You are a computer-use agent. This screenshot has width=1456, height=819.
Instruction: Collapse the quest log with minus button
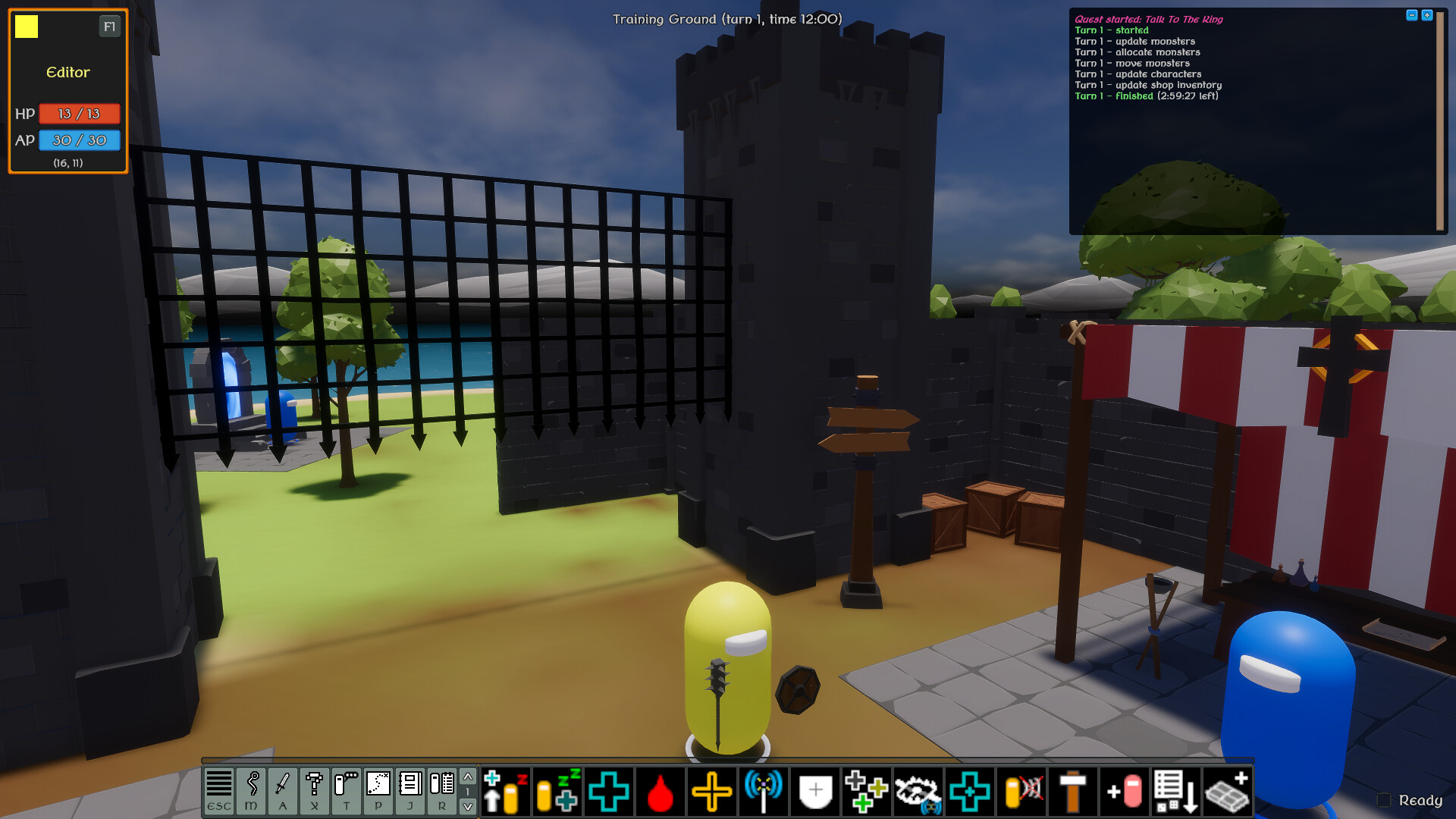pos(1412,15)
